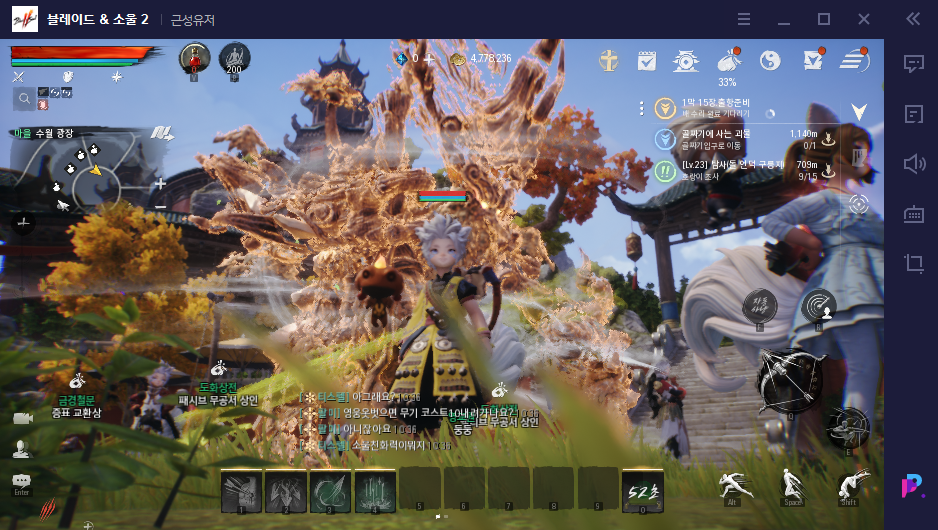Image resolution: width=938 pixels, height=530 pixels.
Task: Click the magnifying glass search button
Action: click(x=23, y=98)
